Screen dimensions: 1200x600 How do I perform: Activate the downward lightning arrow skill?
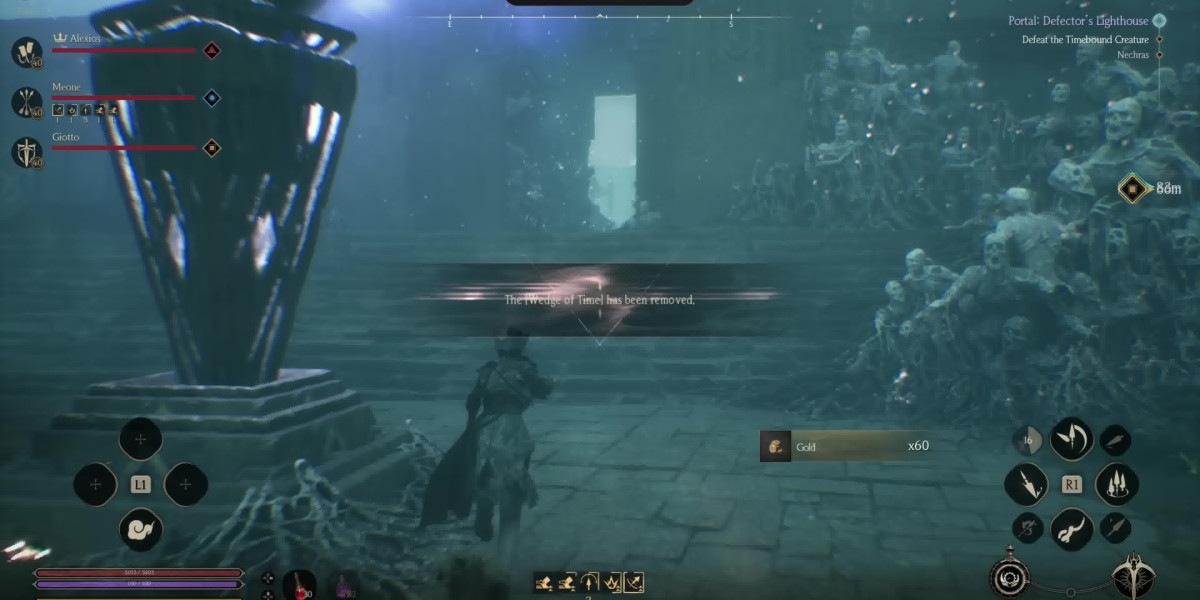(1026, 484)
